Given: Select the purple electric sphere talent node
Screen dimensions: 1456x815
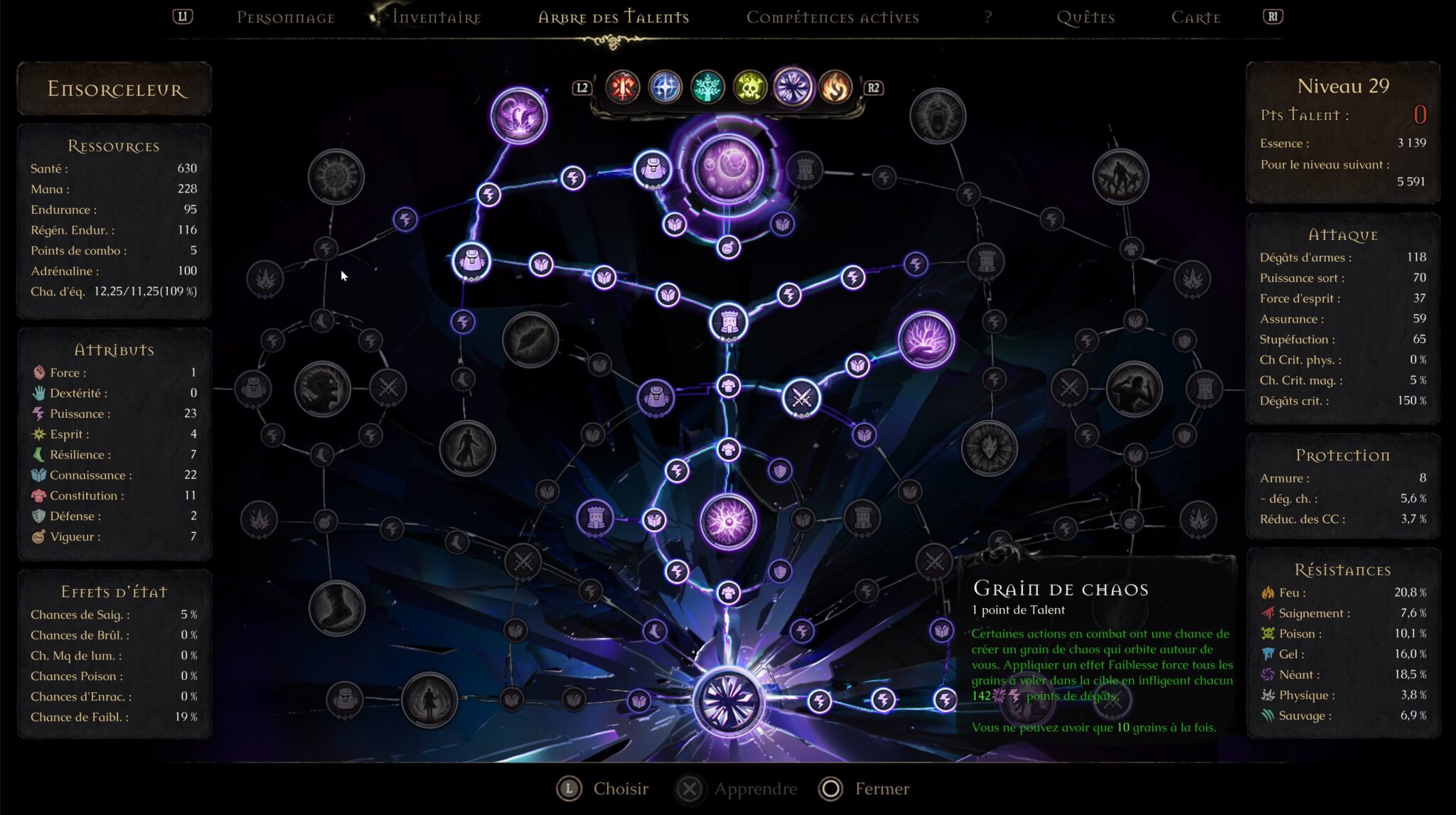Looking at the screenshot, I should tap(728, 522).
